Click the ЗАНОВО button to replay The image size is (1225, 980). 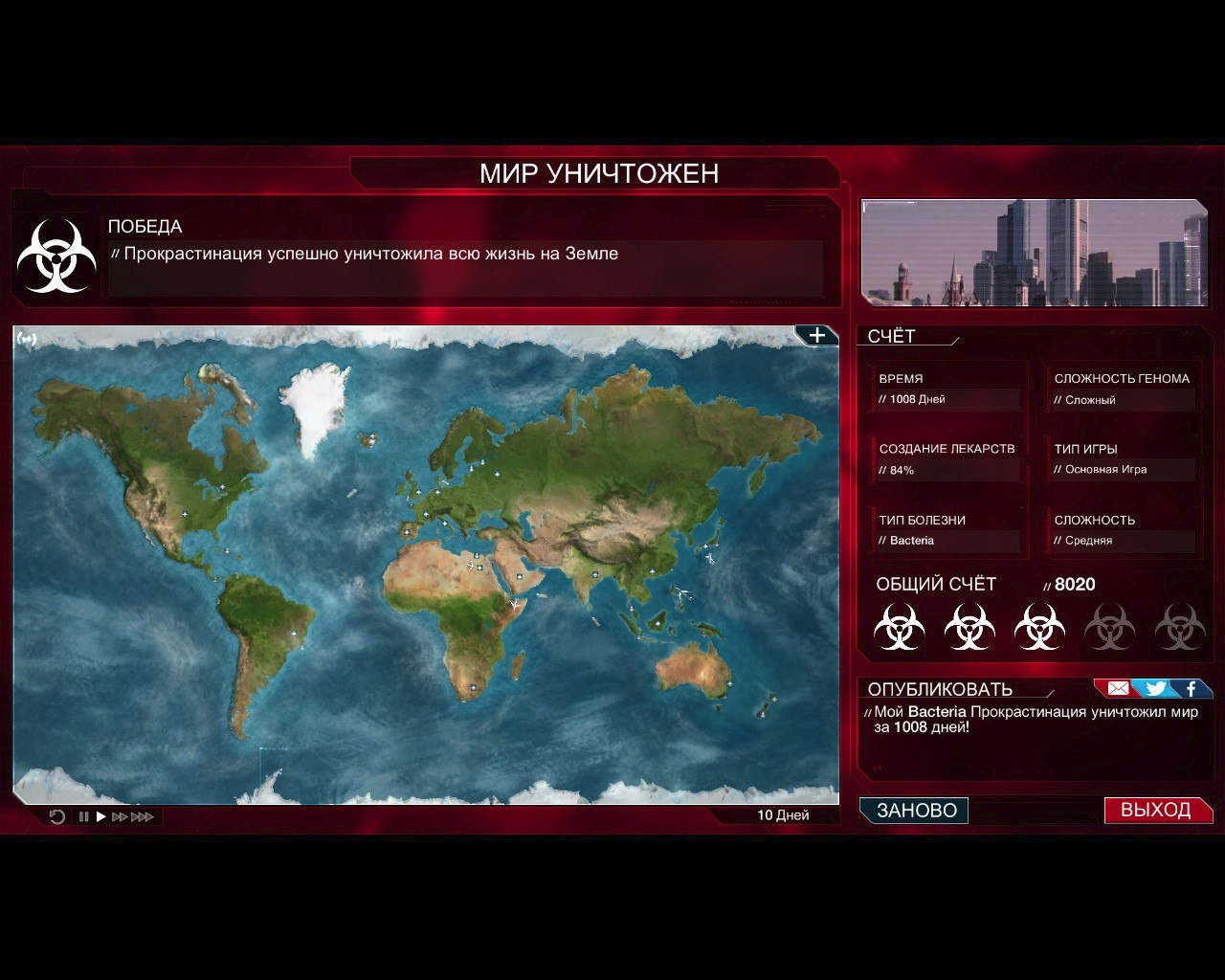(915, 811)
